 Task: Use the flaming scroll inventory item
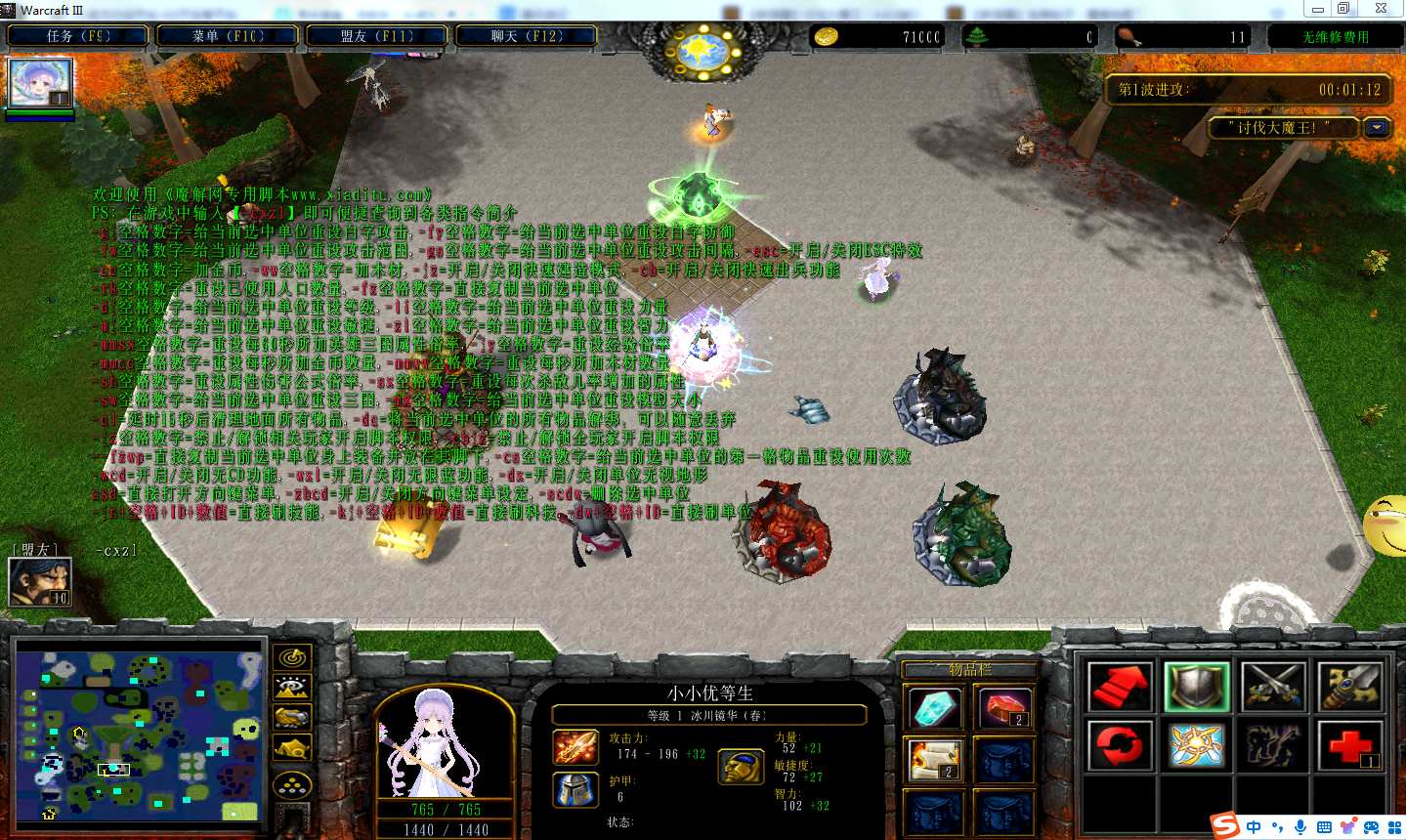pos(934,761)
